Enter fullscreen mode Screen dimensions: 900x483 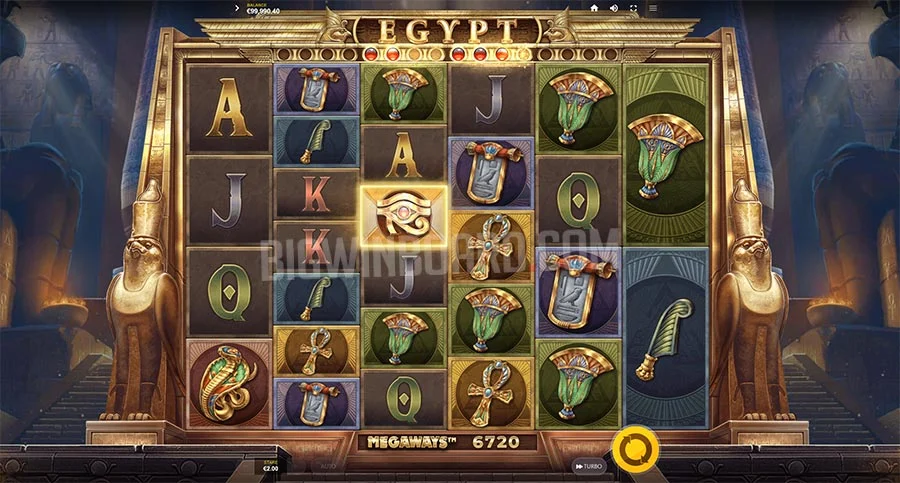[634, 8]
